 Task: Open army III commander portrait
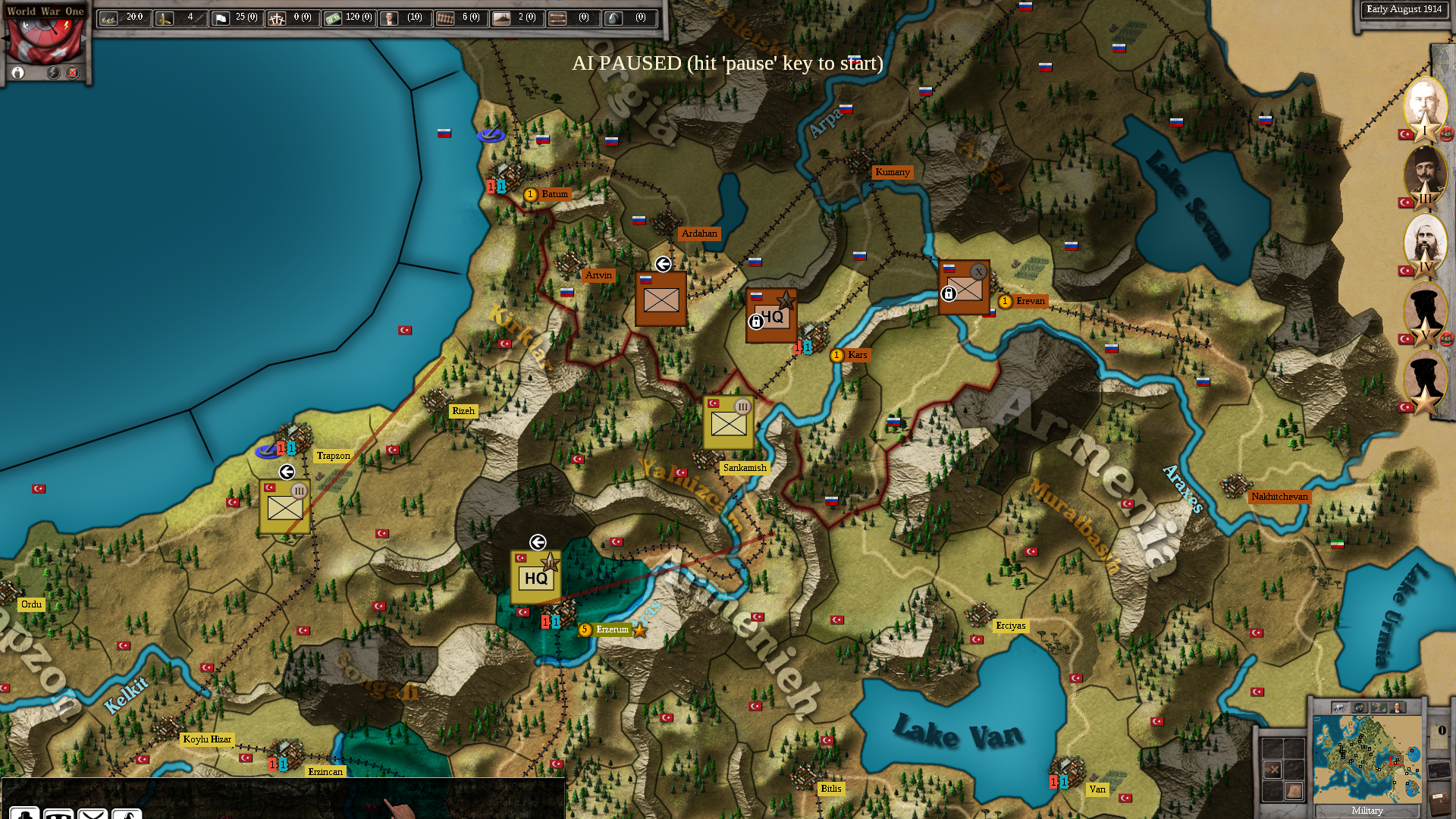[1424, 176]
